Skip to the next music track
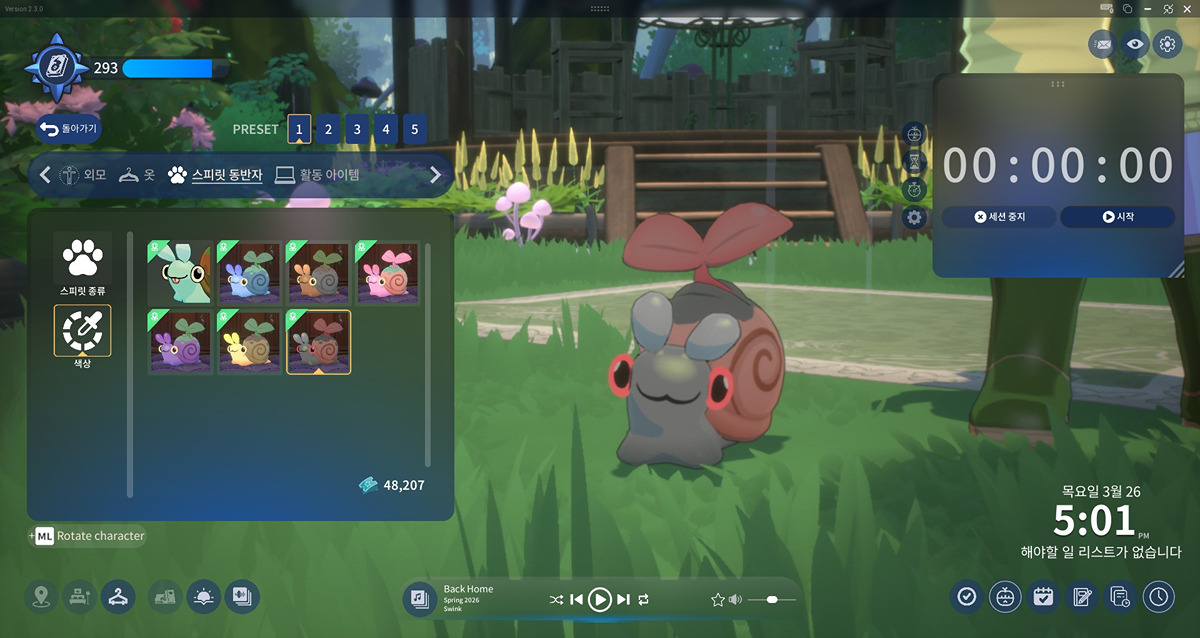1200x638 pixels. (623, 599)
